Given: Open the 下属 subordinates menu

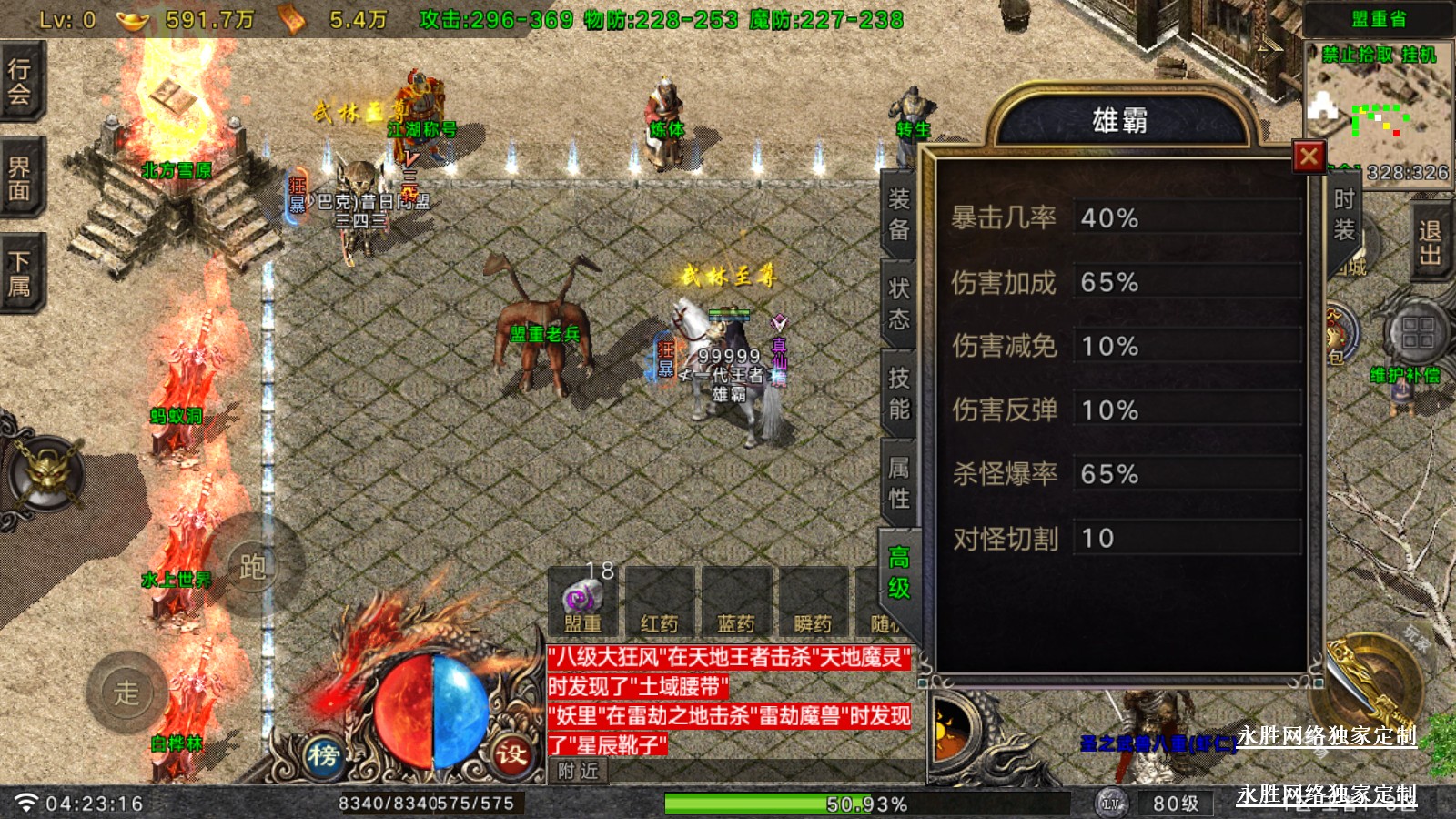Looking at the screenshot, I should (20, 274).
